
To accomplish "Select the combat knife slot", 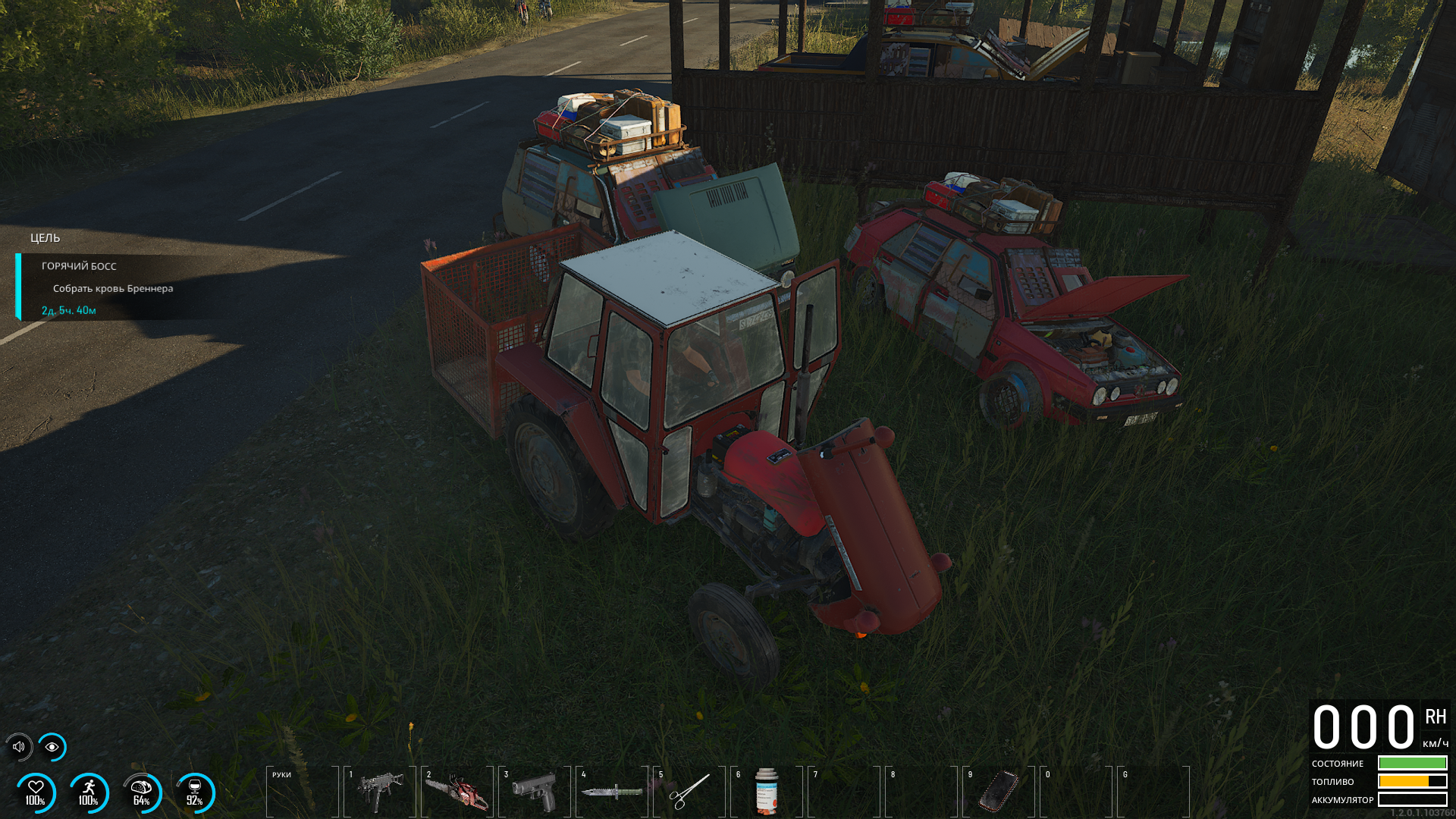I will click(x=612, y=792).
